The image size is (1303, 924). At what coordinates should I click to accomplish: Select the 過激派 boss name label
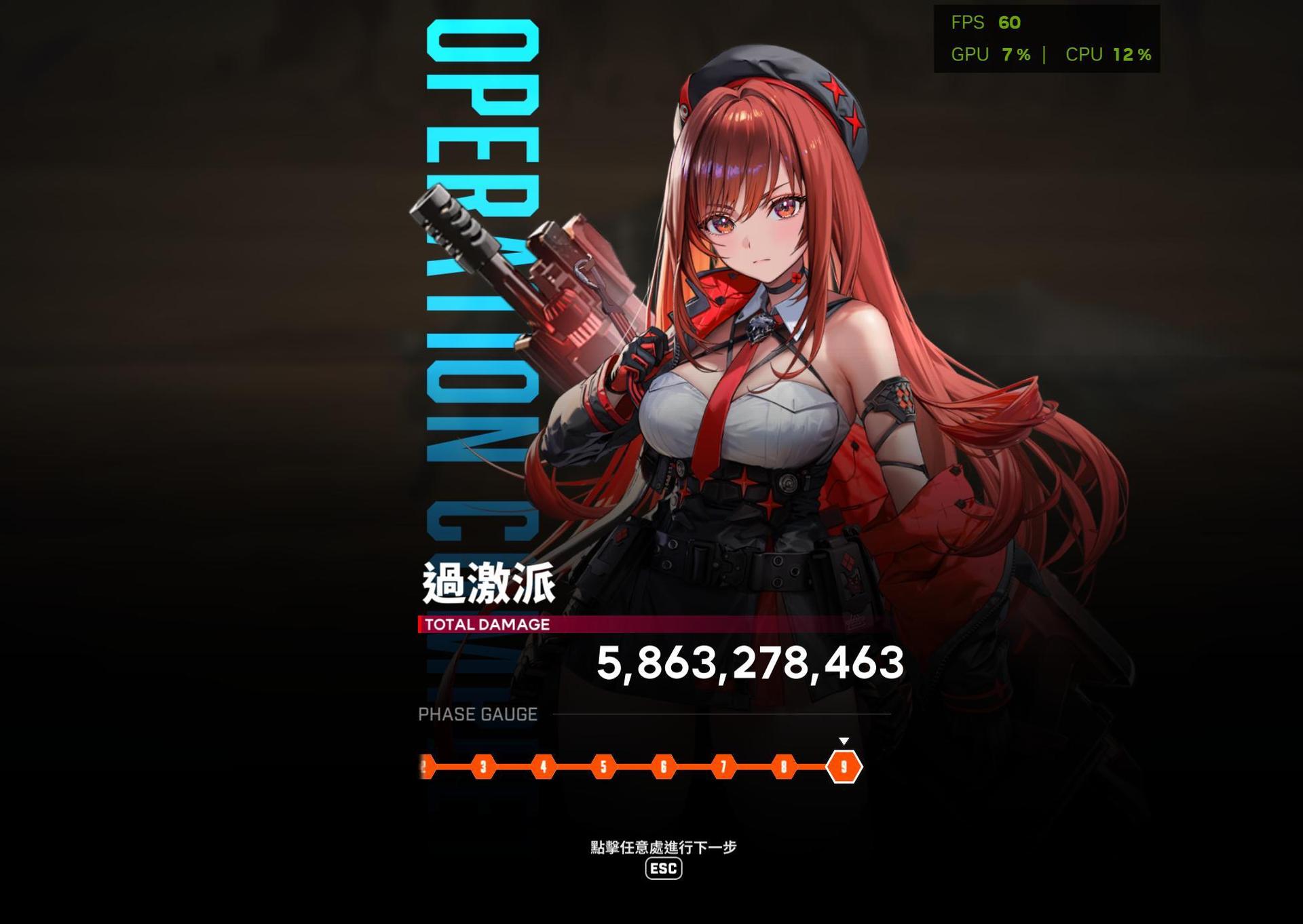pyautogui.click(x=487, y=584)
